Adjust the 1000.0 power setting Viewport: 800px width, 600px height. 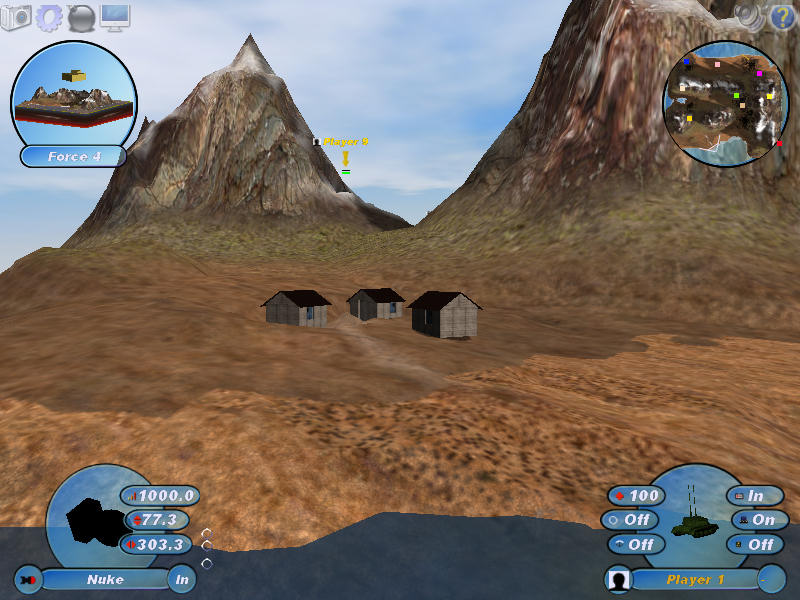click(160, 496)
